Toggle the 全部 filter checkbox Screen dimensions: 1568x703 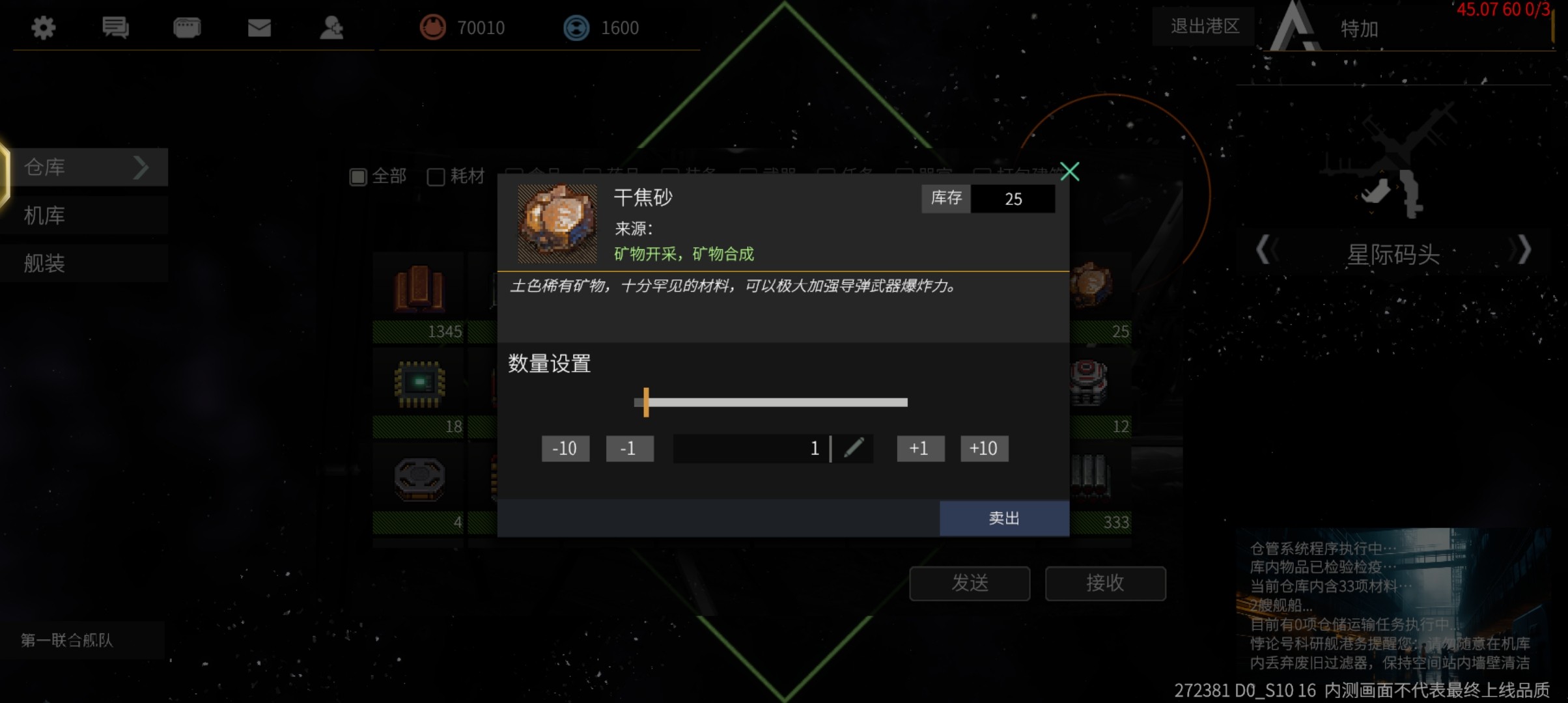358,176
